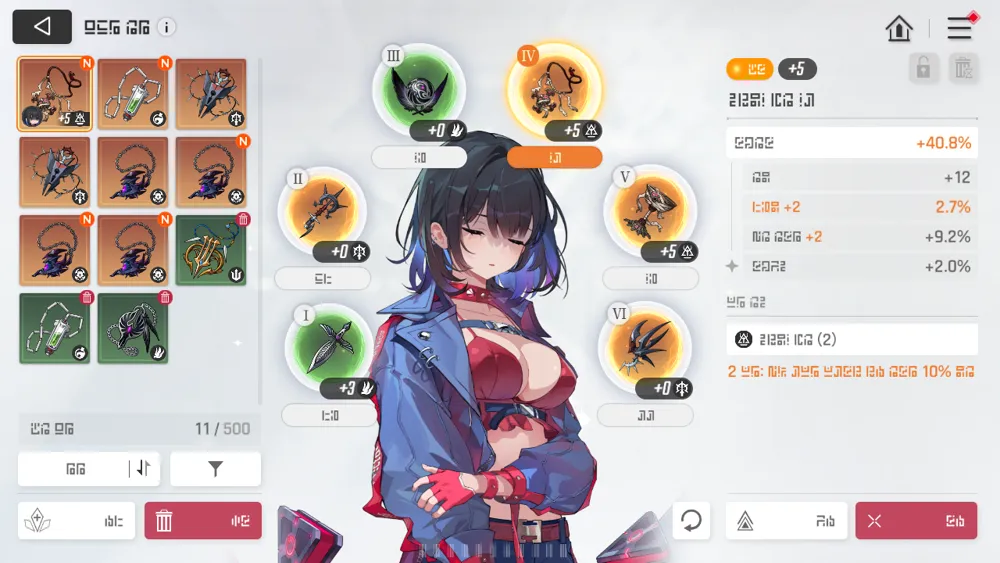Click the trash icon beside the lock
Screen dimensions: 1000x563
[x=962, y=68]
